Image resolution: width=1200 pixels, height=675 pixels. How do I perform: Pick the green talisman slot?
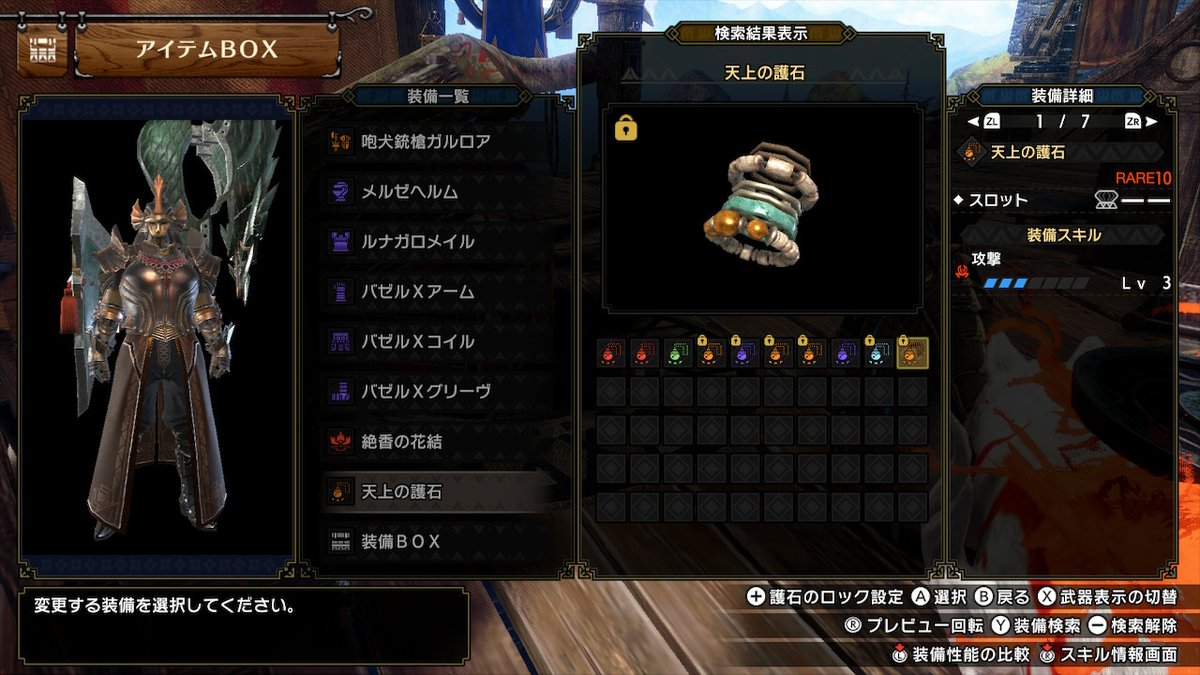[679, 353]
